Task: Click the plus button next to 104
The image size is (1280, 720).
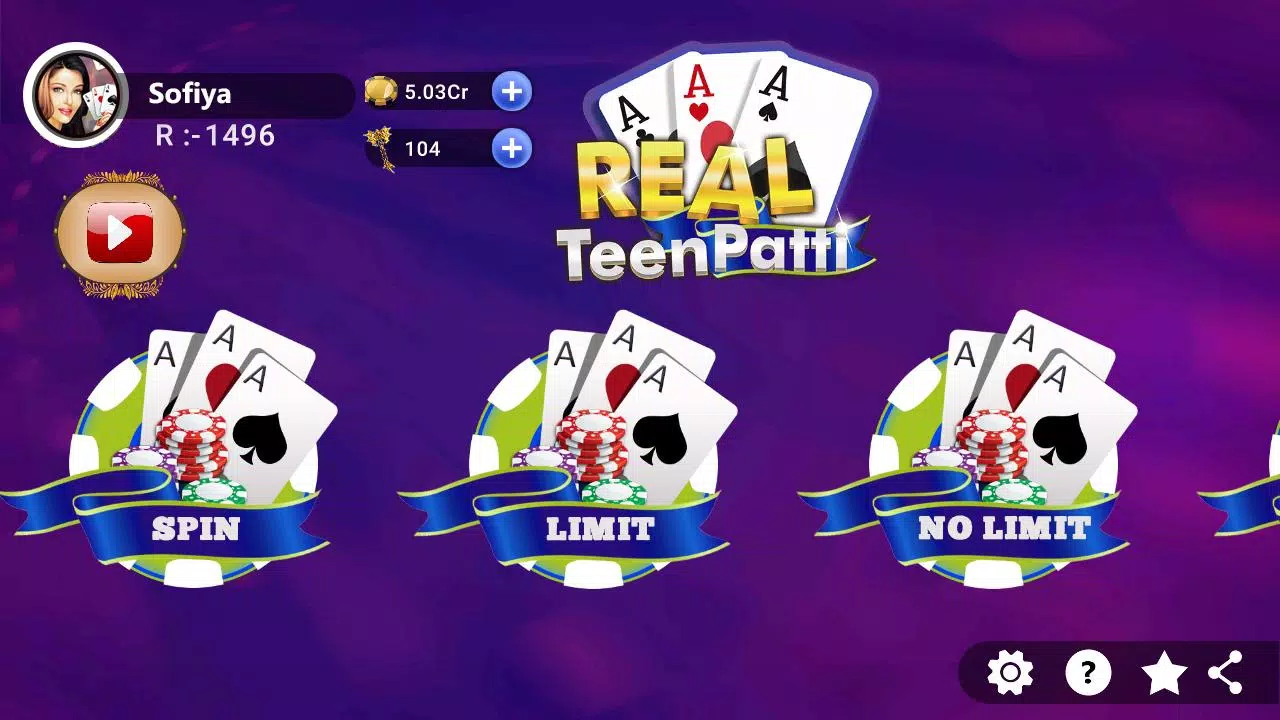Action: click(x=511, y=148)
